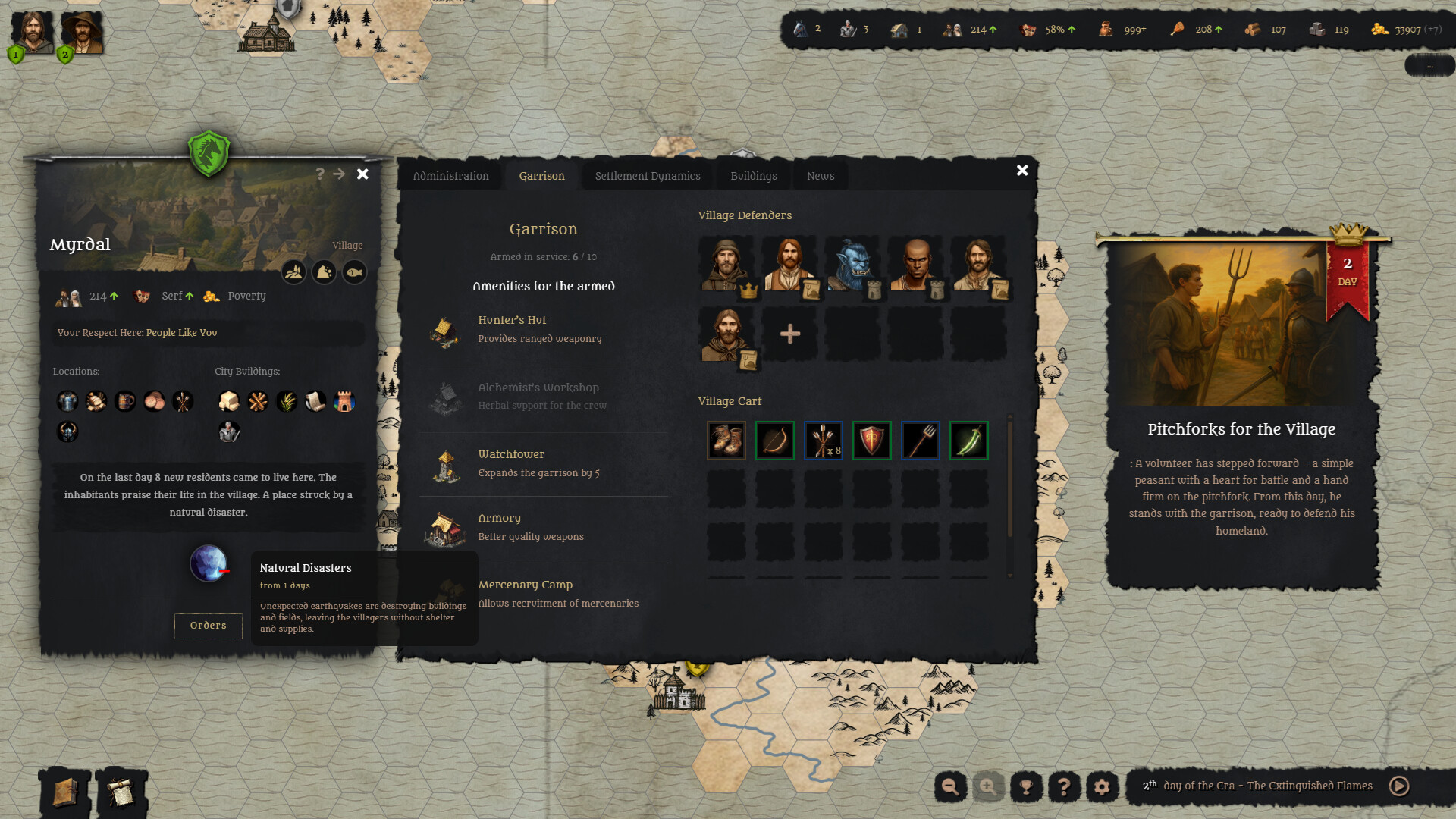The height and width of the screenshot is (819, 1456).
Task: Open the Orders button
Action: click(208, 626)
